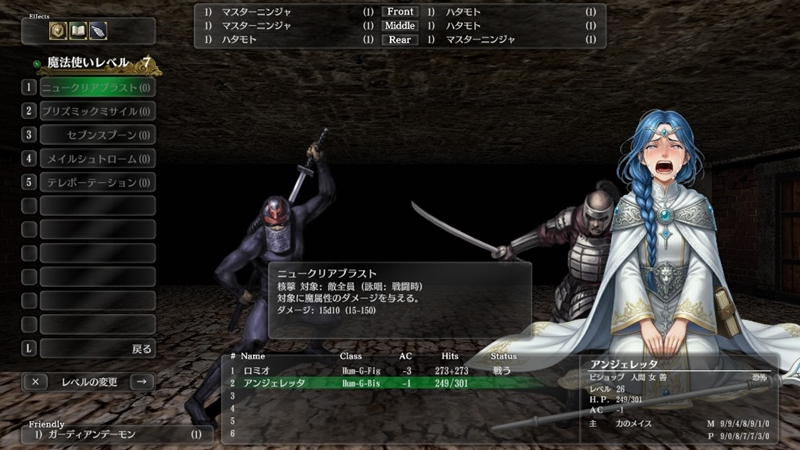Select プリズミックミサイル from the spell list
The height and width of the screenshot is (450, 800).
[97, 111]
